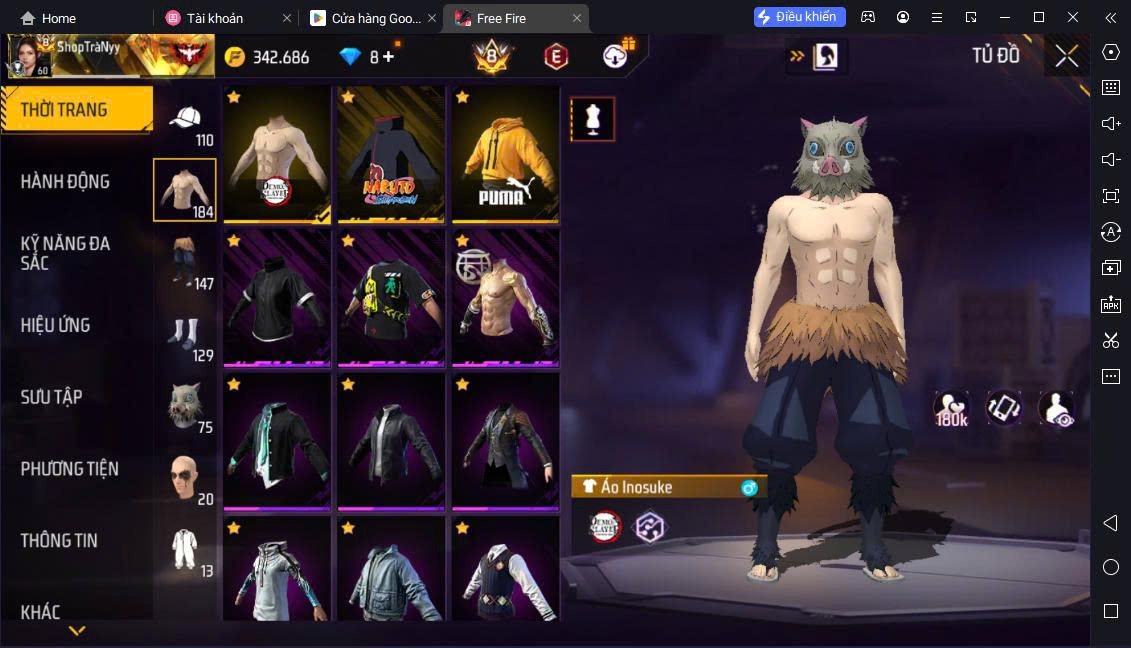This screenshot has width=1131, height=648.
Task: Add diamonds with the plus button
Action: (x=388, y=57)
